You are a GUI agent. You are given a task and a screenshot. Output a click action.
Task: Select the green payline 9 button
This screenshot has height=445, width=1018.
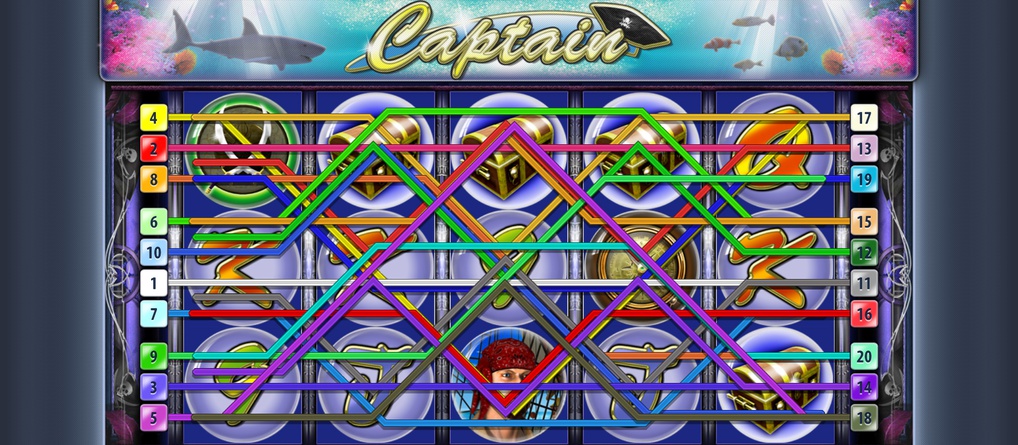[154, 354]
